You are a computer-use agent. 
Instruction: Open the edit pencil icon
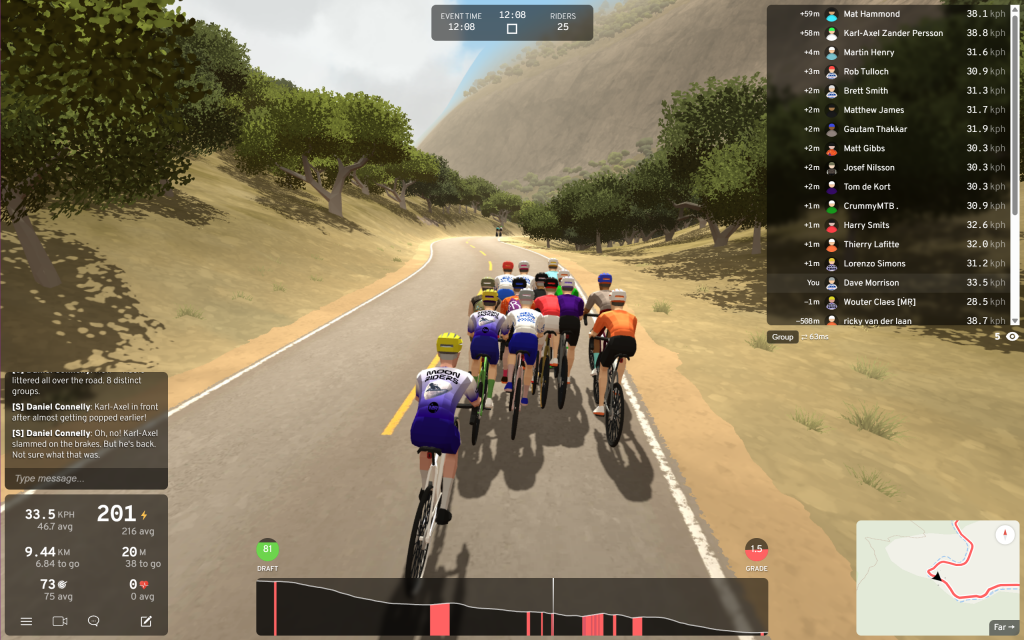(146, 621)
